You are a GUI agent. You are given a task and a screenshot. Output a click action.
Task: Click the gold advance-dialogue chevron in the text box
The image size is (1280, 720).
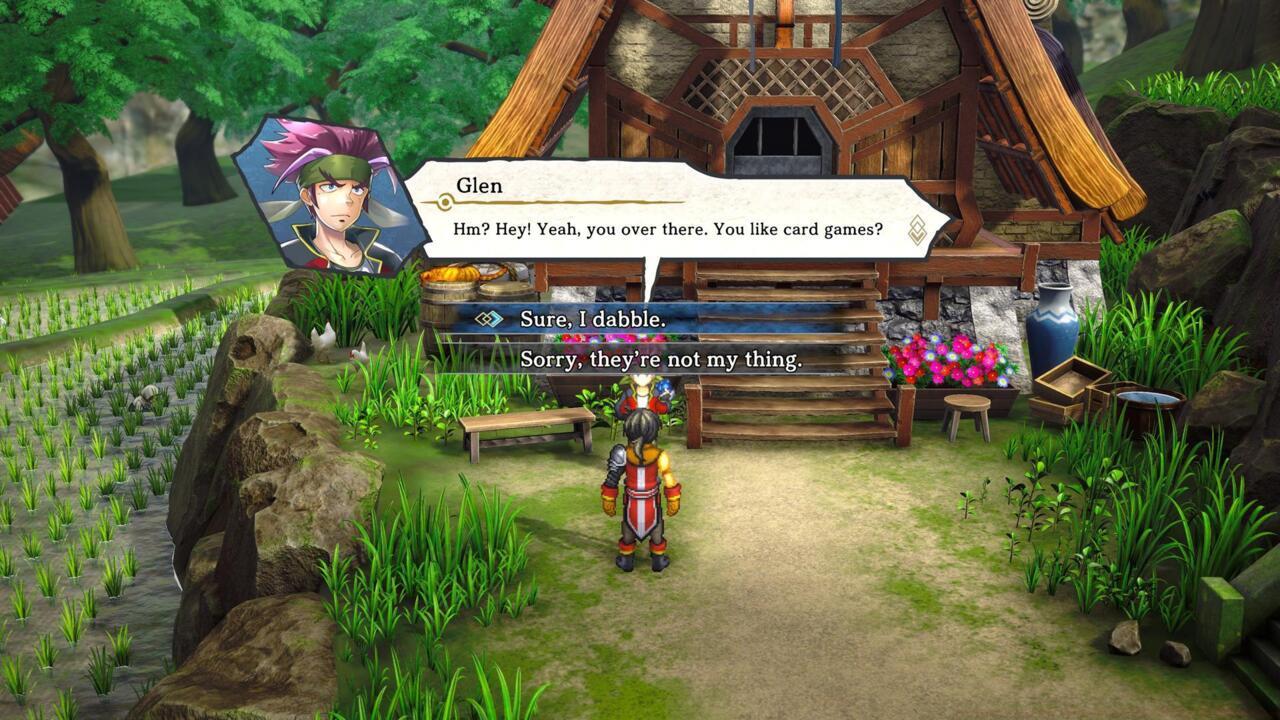pyautogui.click(x=916, y=228)
